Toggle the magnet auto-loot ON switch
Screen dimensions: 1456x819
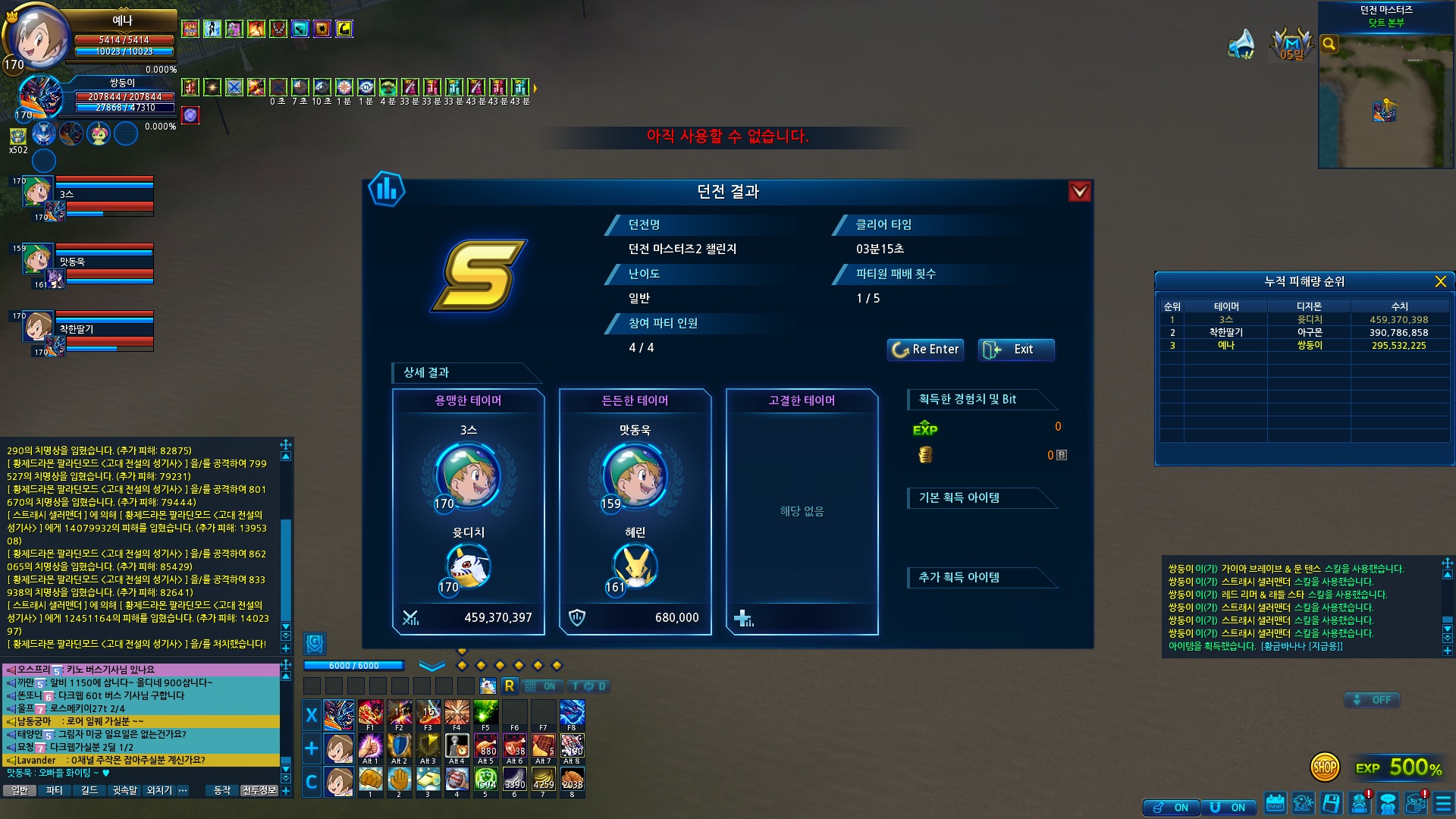[1228, 808]
